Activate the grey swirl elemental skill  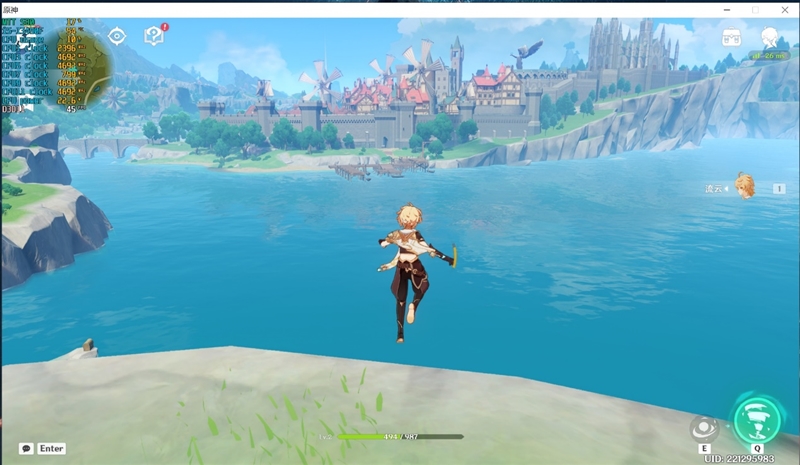click(x=705, y=427)
